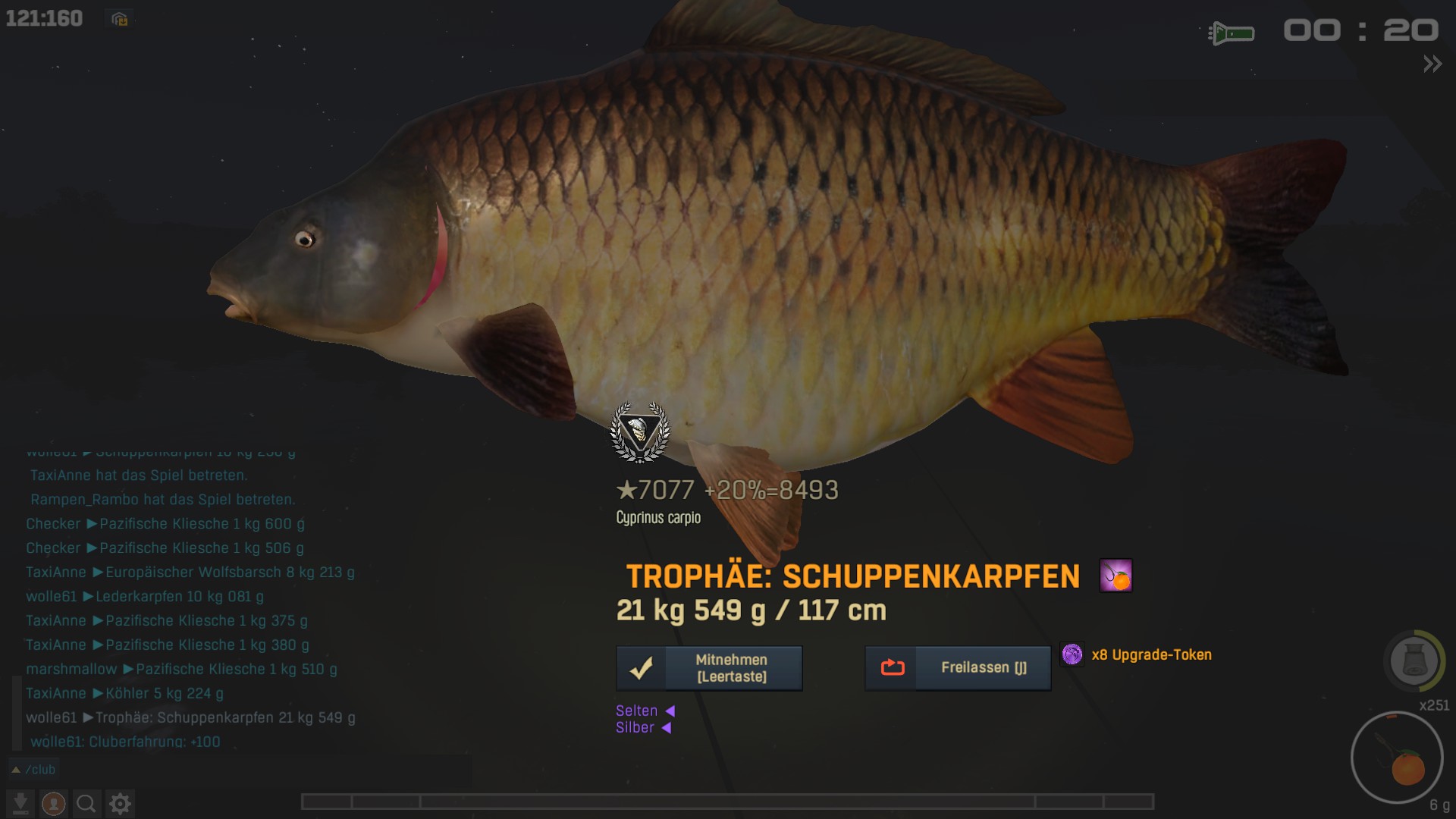The image size is (1456, 819).
Task: Select the orange bait hook circle
Action: [1397, 758]
